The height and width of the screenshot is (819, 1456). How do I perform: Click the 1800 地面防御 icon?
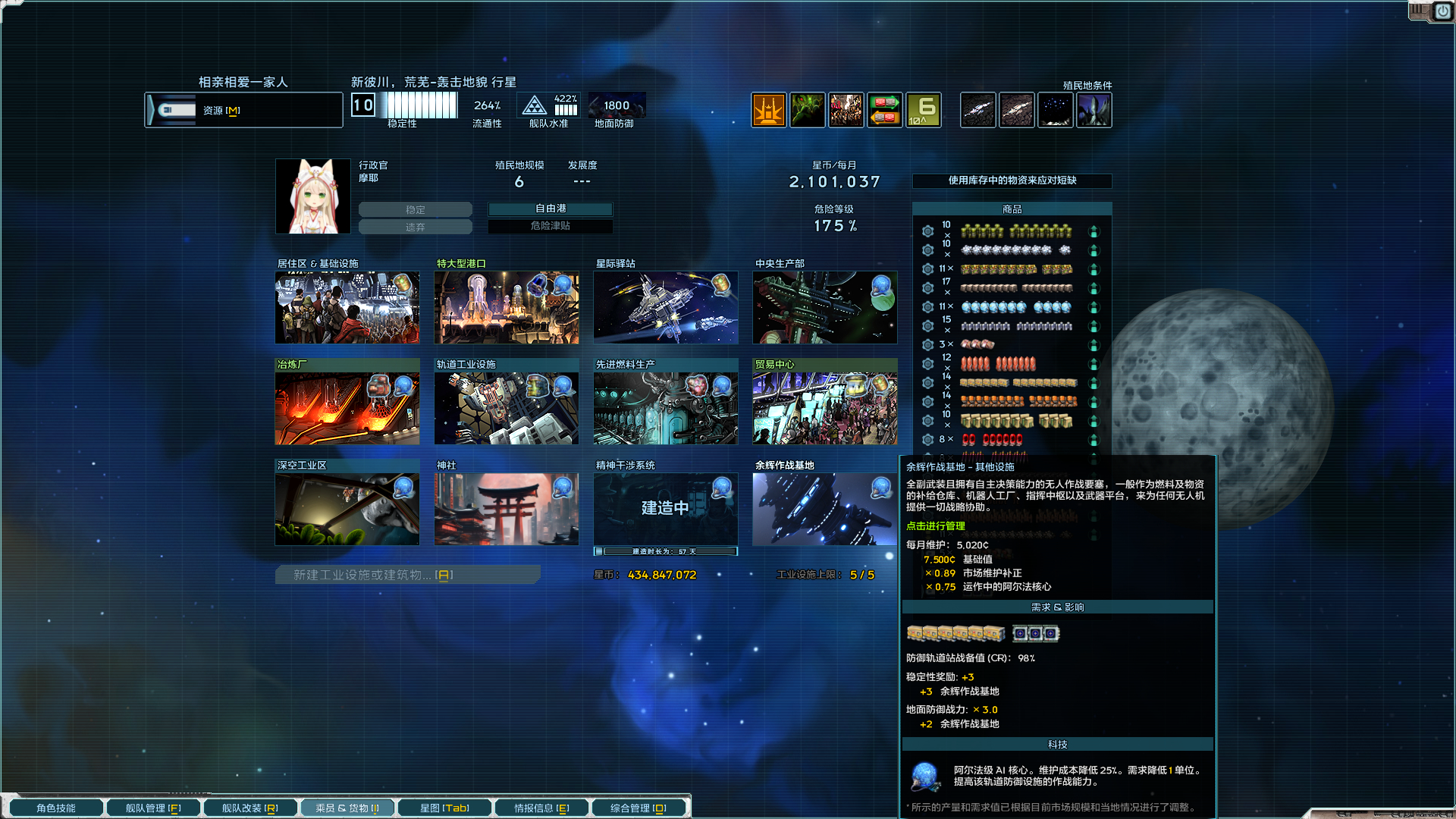click(x=617, y=105)
